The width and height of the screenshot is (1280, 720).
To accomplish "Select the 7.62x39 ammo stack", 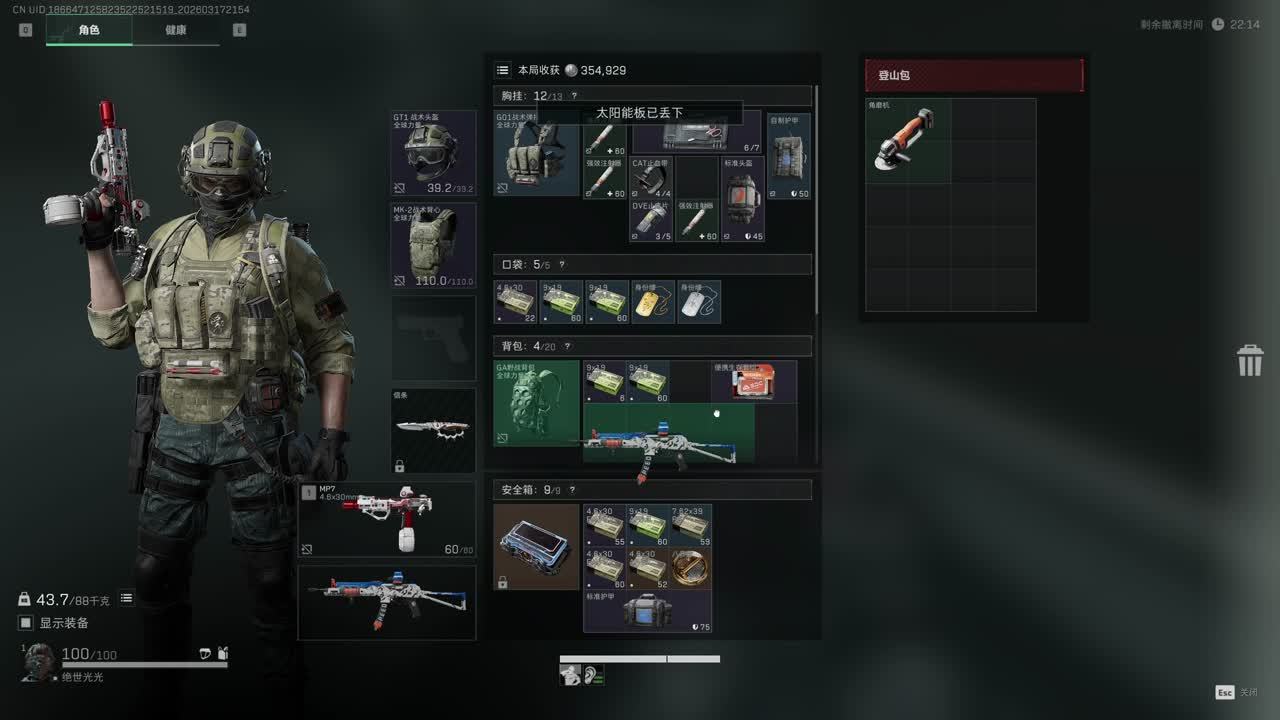I will pyautogui.click(x=691, y=526).
